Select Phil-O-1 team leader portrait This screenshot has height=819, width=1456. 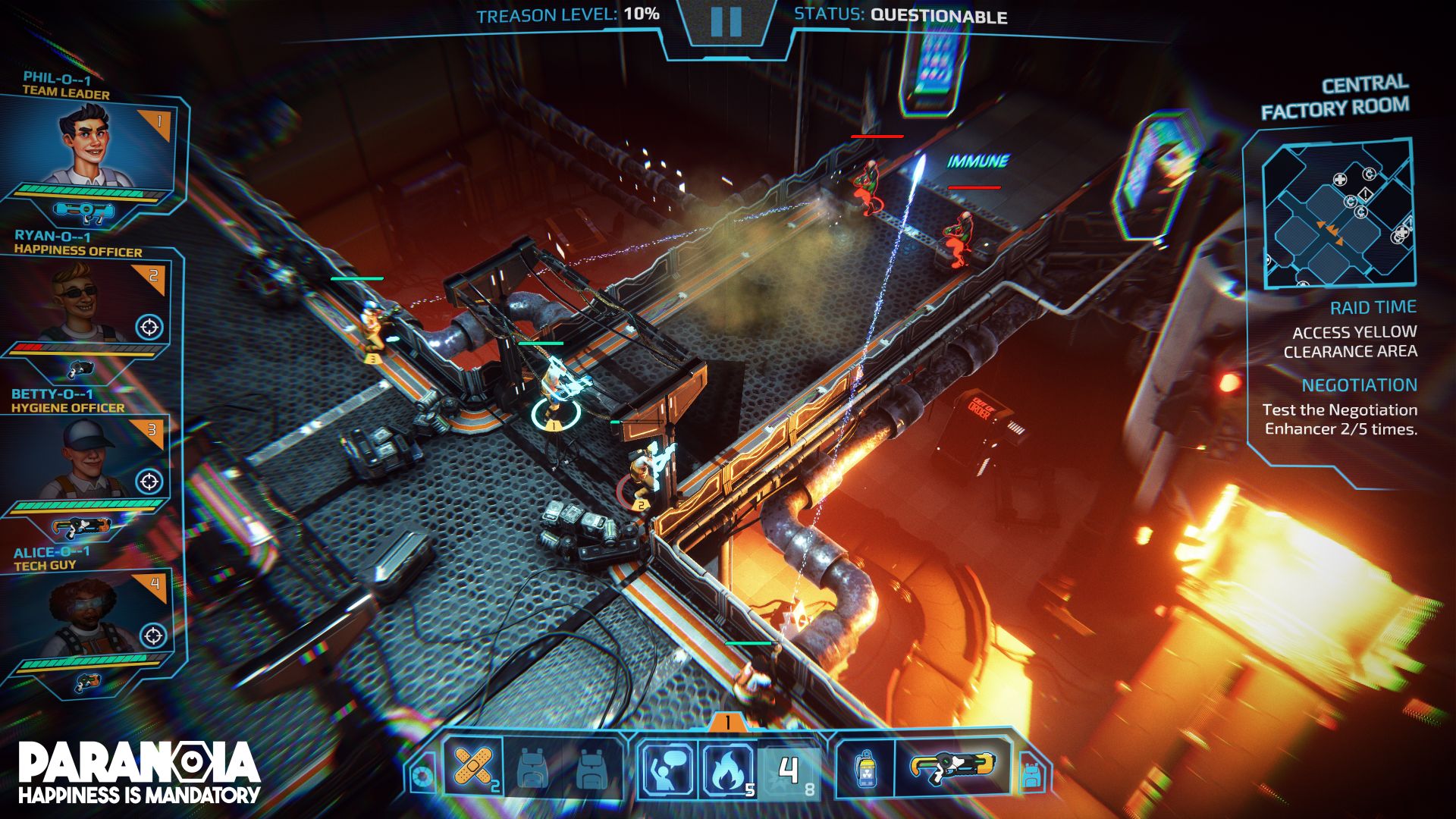point(89,146)
